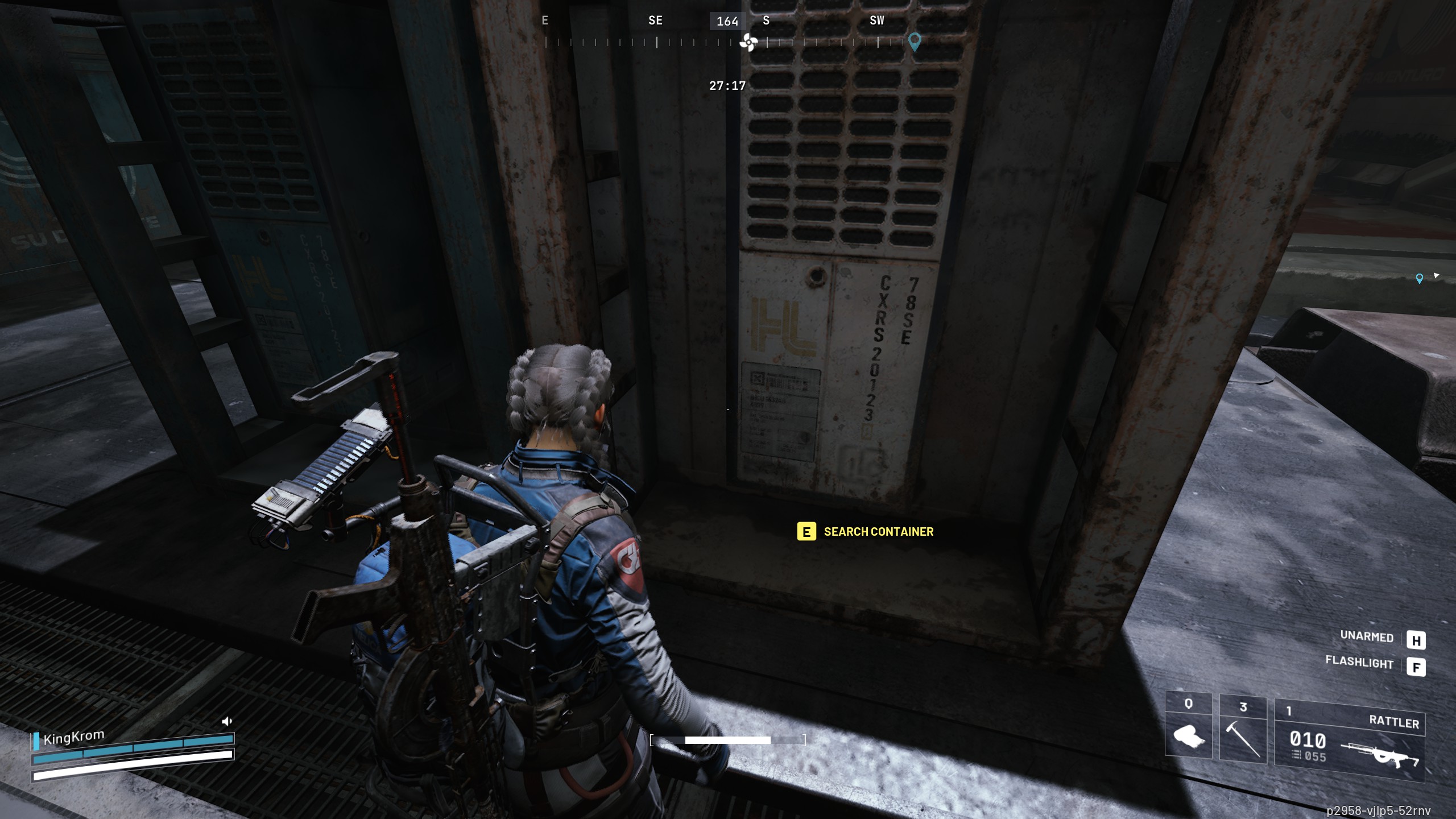Click the blue waypoint pin on the compass

pos(915,43)
